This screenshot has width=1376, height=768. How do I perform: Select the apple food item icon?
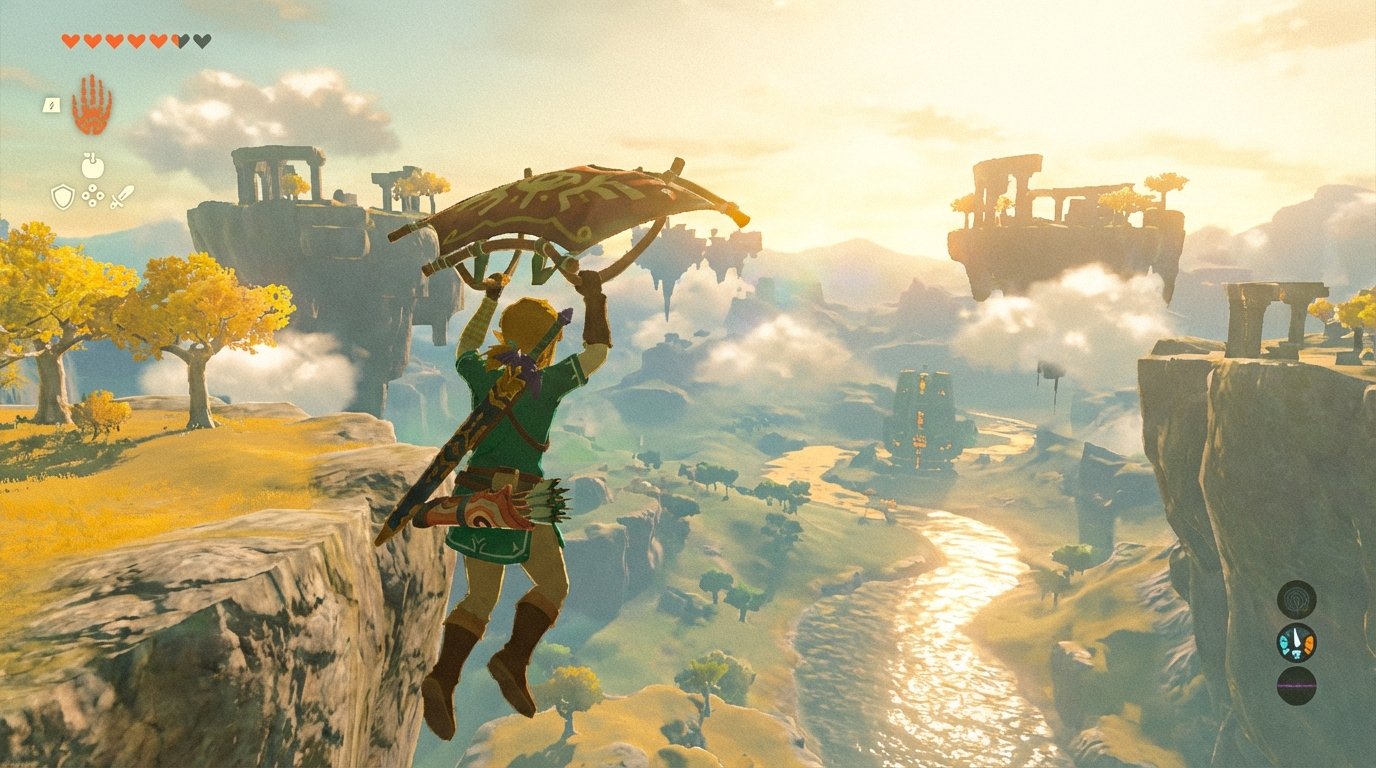tap(93, 166)
